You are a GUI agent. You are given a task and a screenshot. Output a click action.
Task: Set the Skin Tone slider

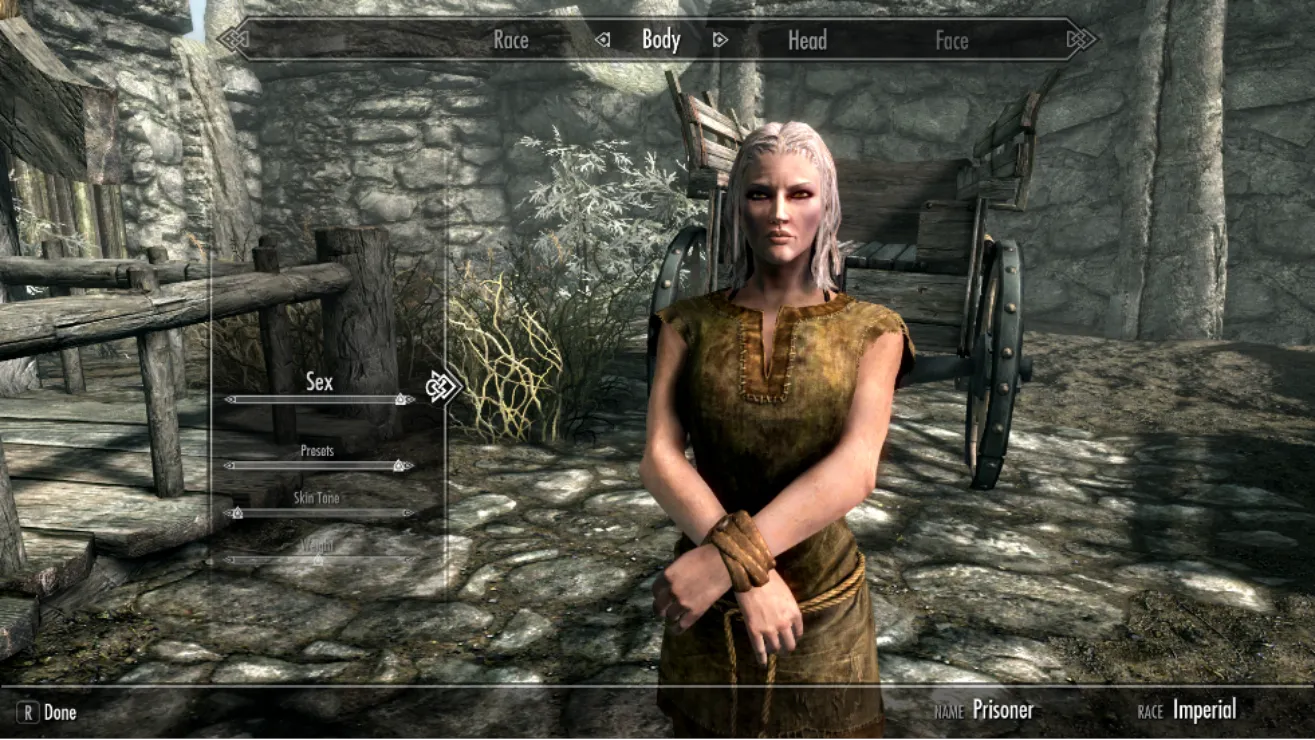pos(319,513)
